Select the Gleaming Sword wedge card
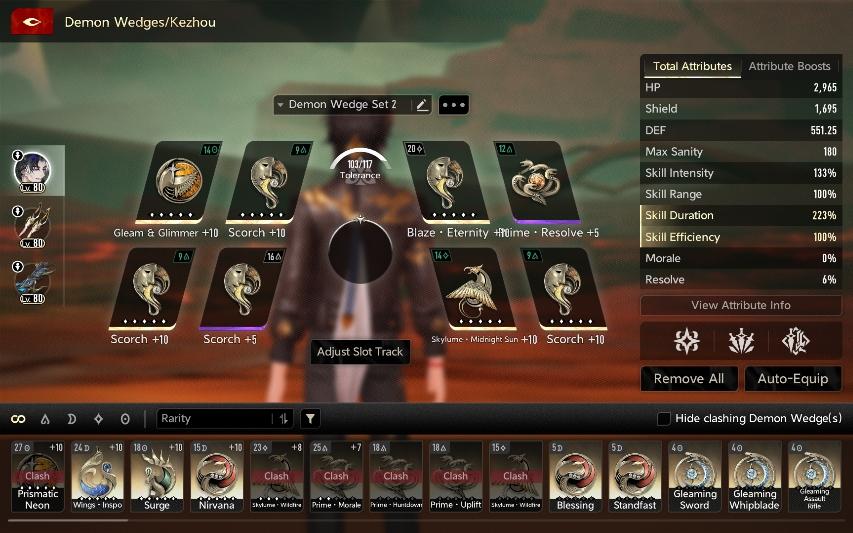 tap(695, 476)
